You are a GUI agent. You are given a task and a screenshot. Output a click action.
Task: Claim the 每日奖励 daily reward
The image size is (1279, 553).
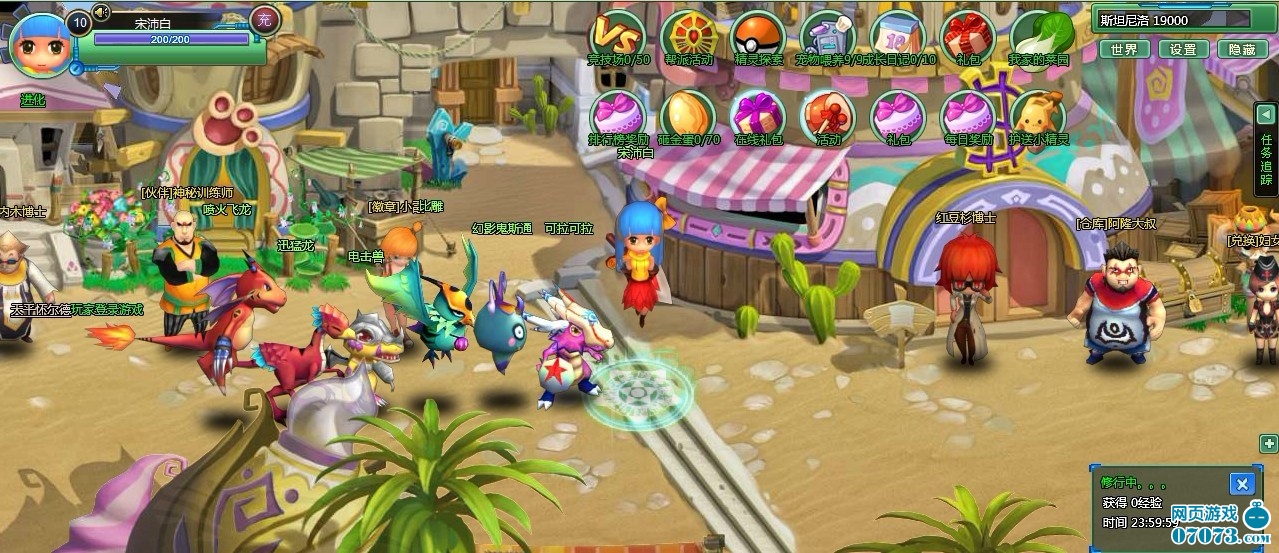pyautogui.click(x=968, y=114)
